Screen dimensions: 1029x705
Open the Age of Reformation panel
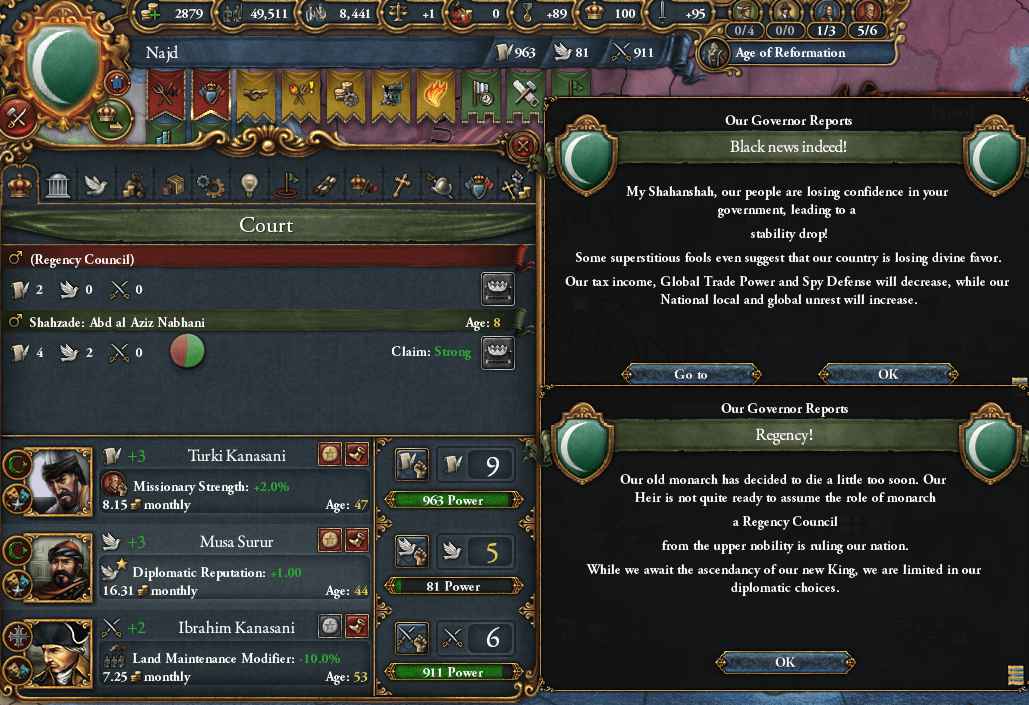(790, 54)
